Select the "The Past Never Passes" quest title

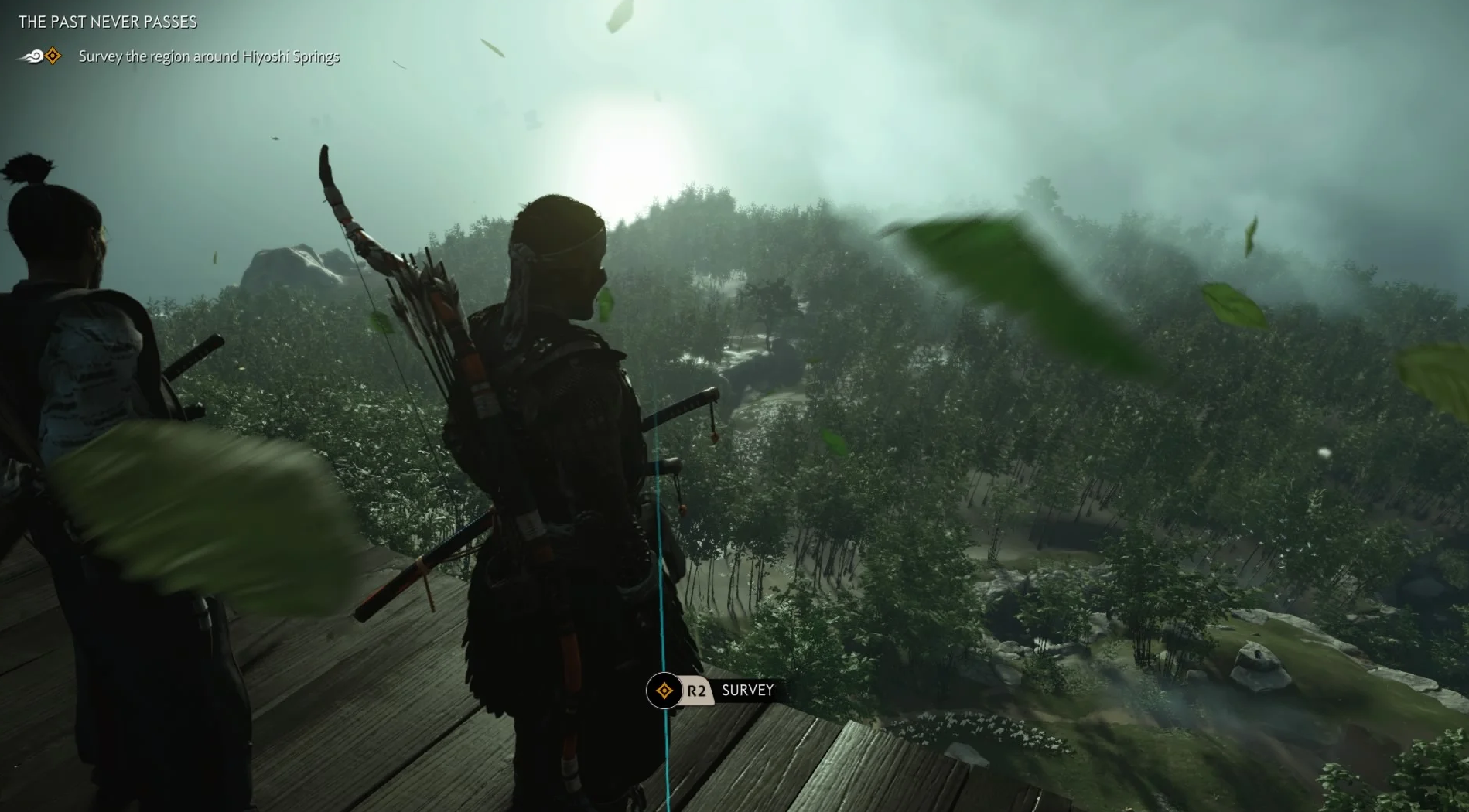[x=108, y=22]
